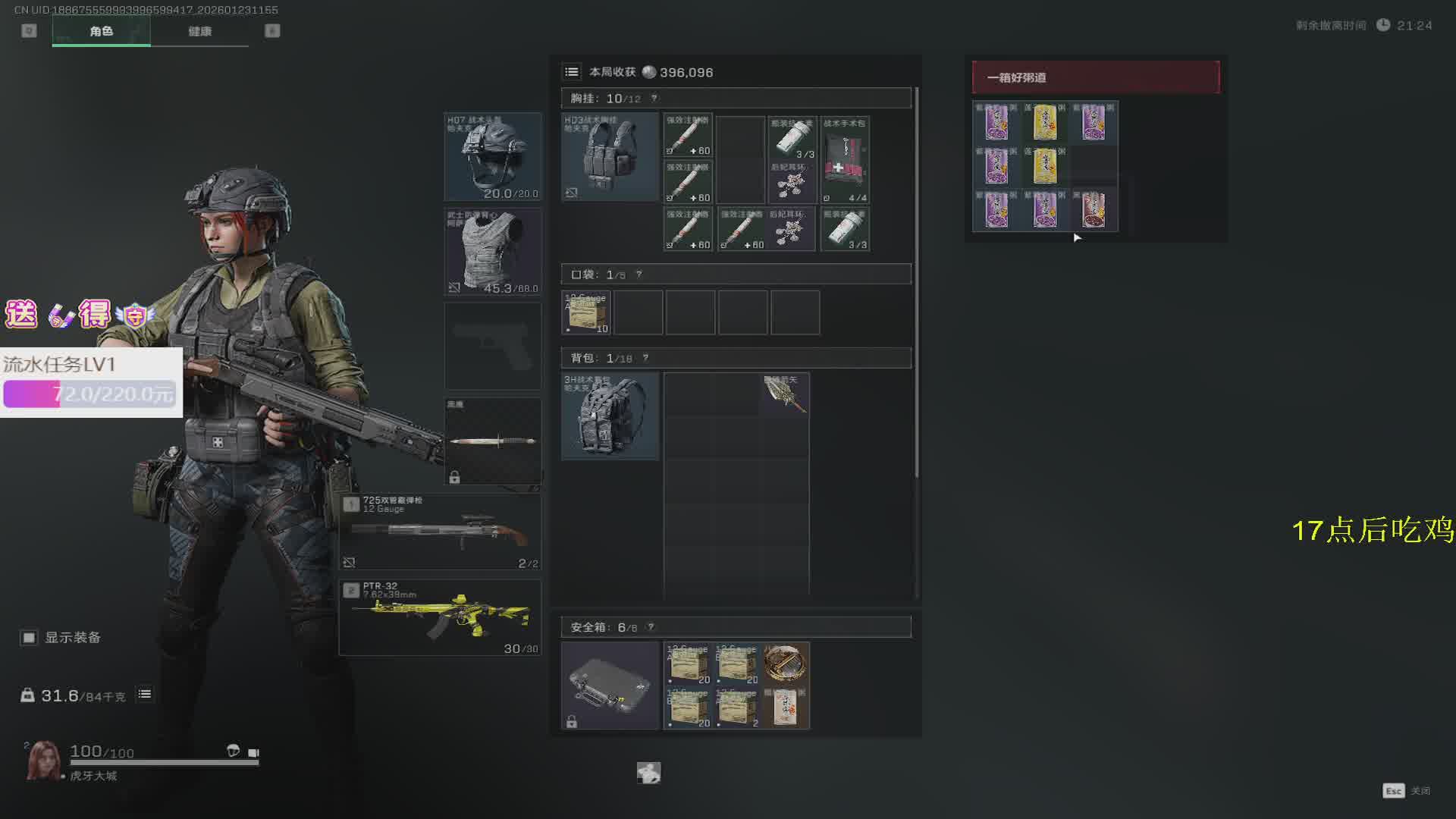Click the body armor vest slot
This screenshot has height=819, width=1456.
[493, 252]
